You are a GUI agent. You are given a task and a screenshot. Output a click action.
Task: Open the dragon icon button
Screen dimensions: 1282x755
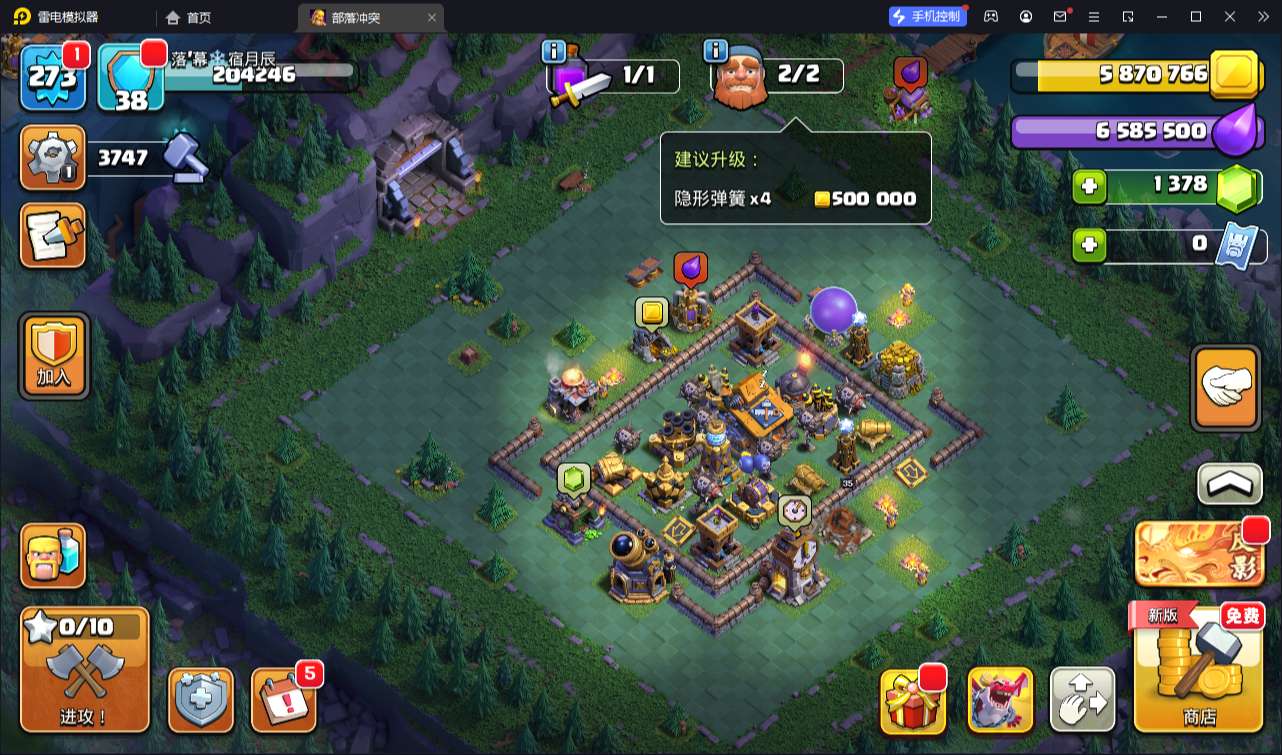(1000, 700)
